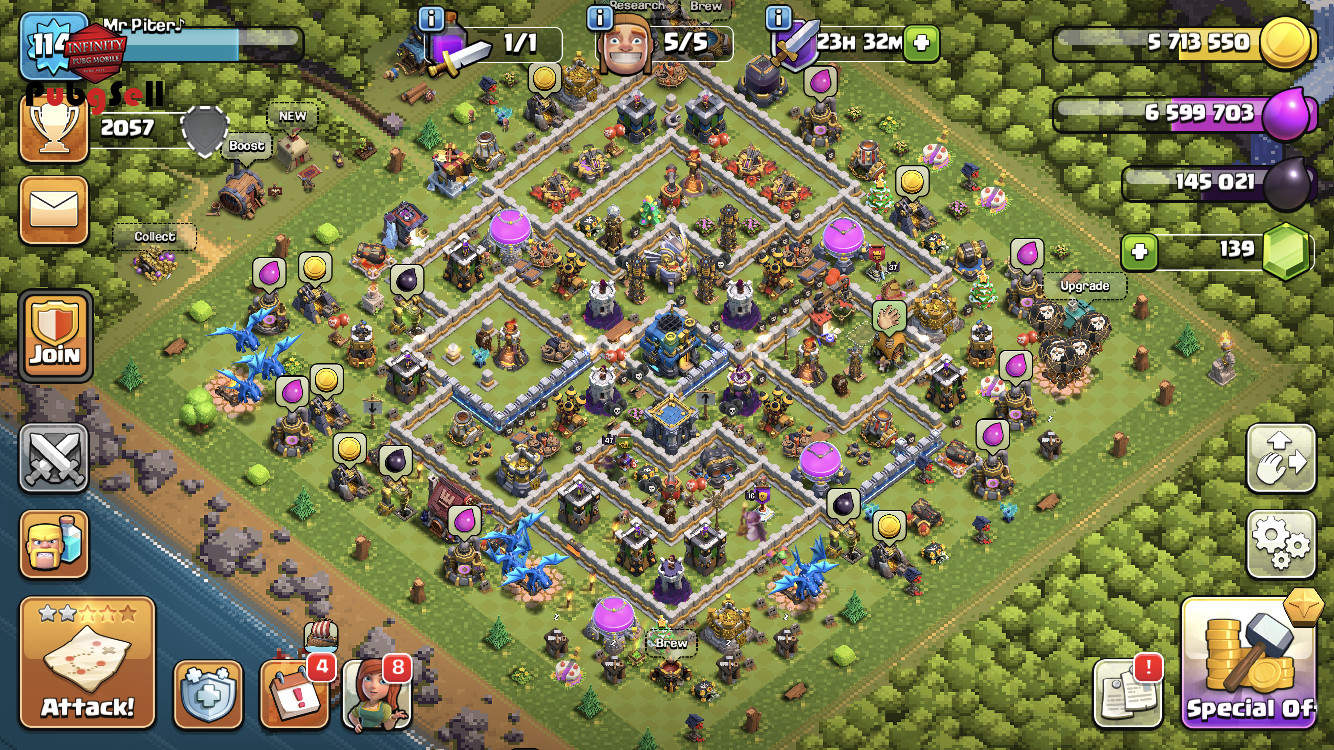
Task: Open the level 114 experience badge
Action: tap(48, 45)
